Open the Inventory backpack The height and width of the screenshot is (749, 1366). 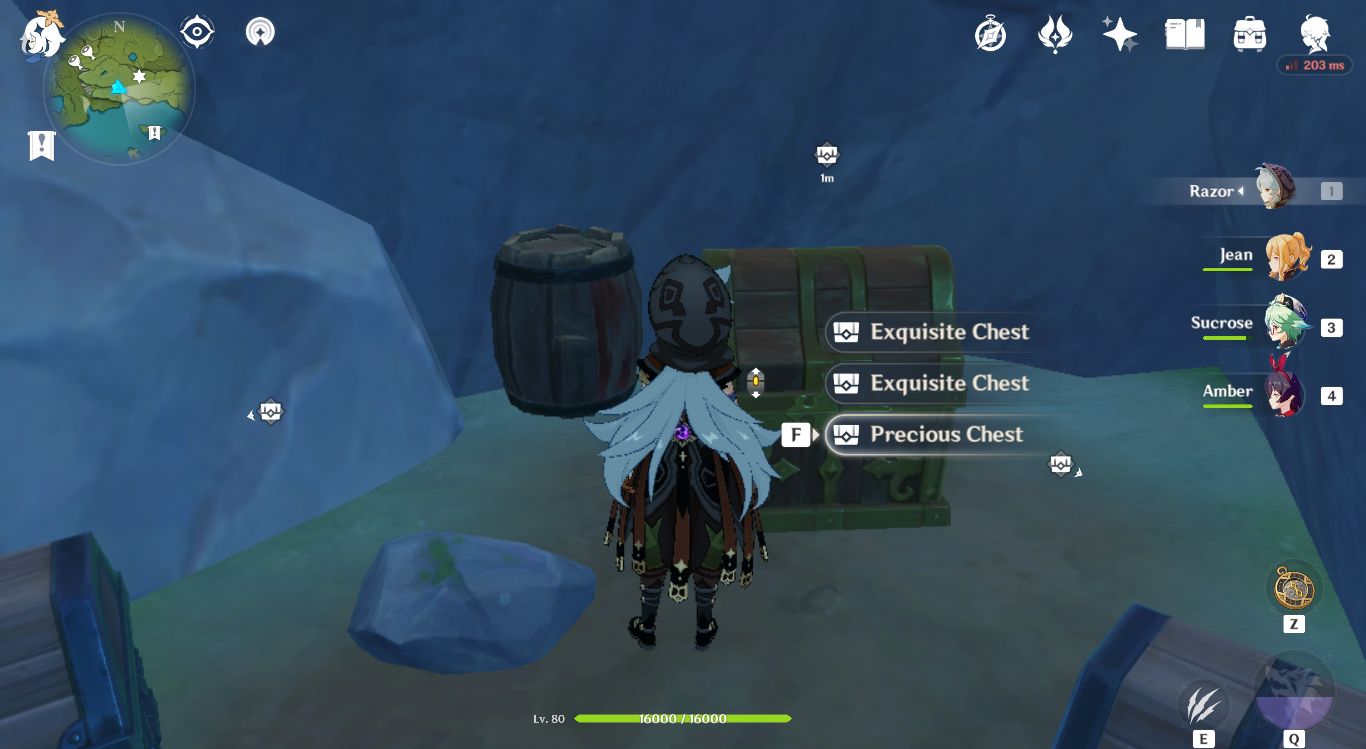pos(1249,32)
